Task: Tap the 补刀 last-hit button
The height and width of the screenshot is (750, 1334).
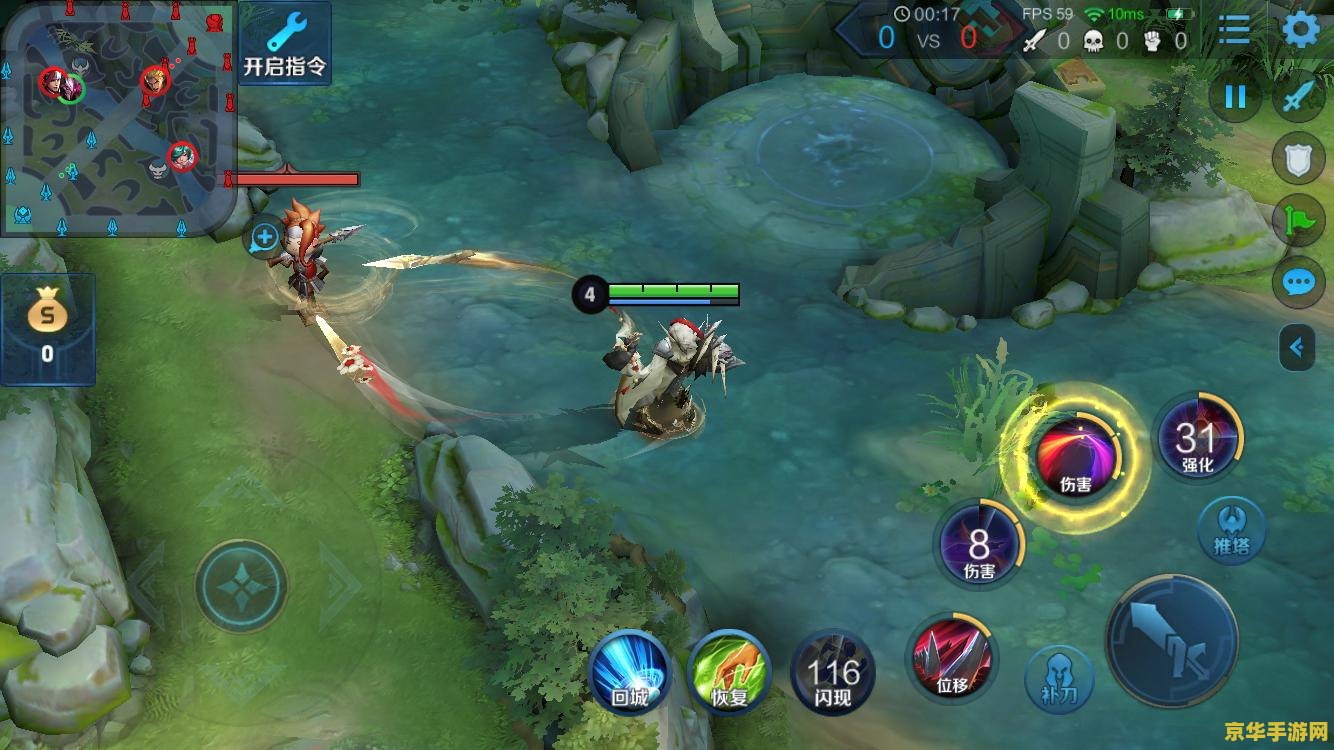Action: [x=1059, y=679]
